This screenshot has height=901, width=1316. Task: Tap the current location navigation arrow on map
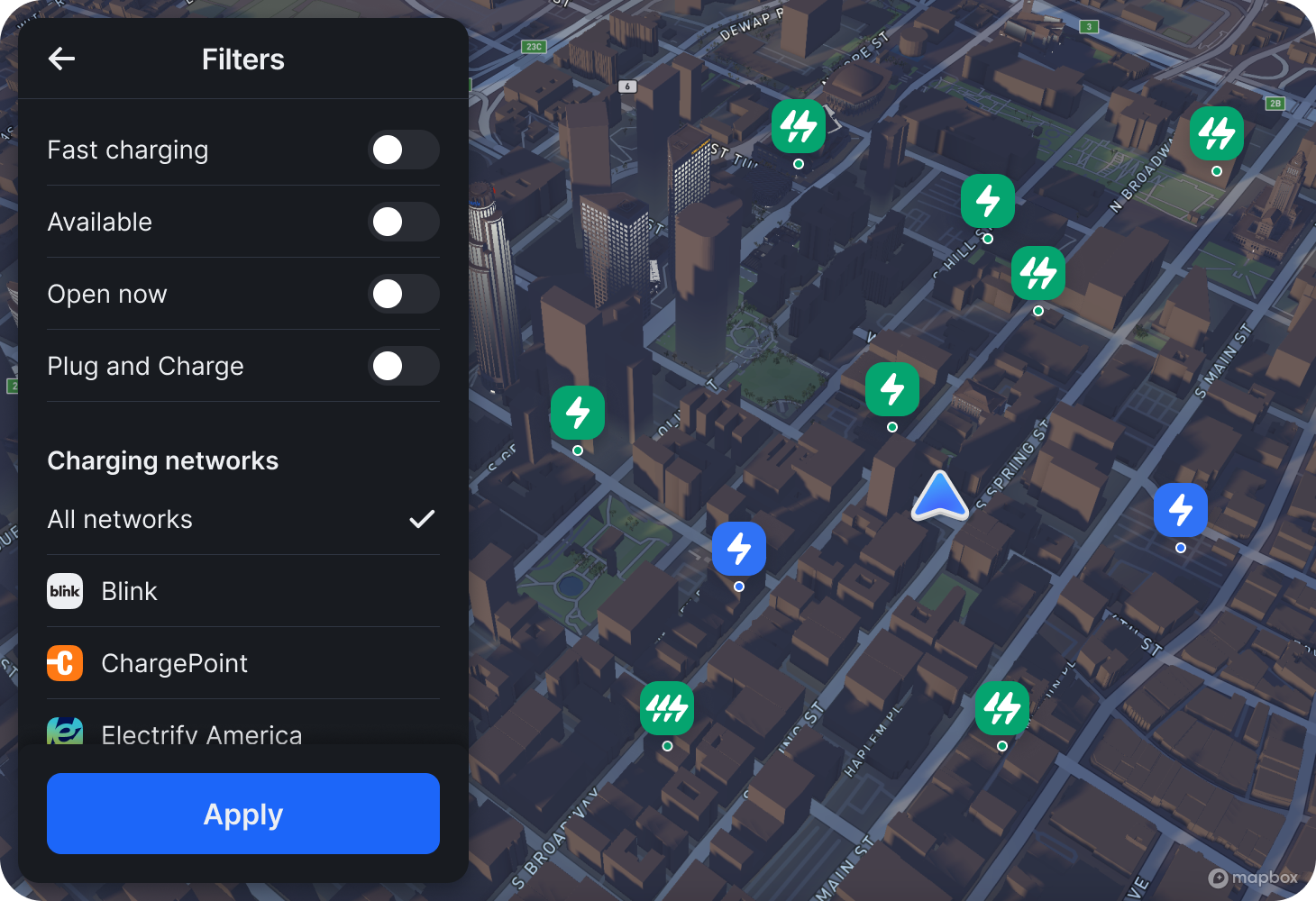(939, 495)
